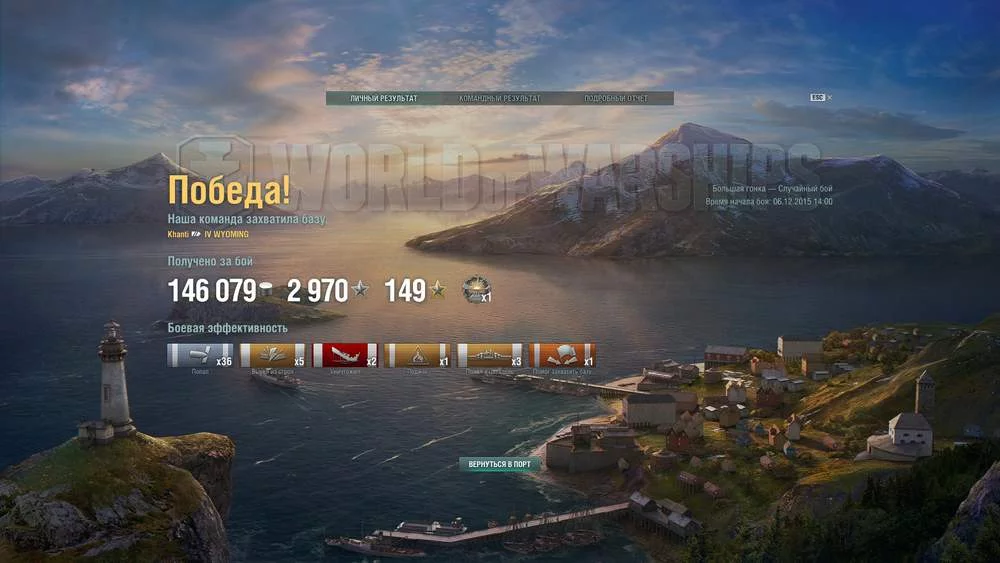Click the base capture assist ribbon
The image size is (1000, 563).
[x=562, y=355]
